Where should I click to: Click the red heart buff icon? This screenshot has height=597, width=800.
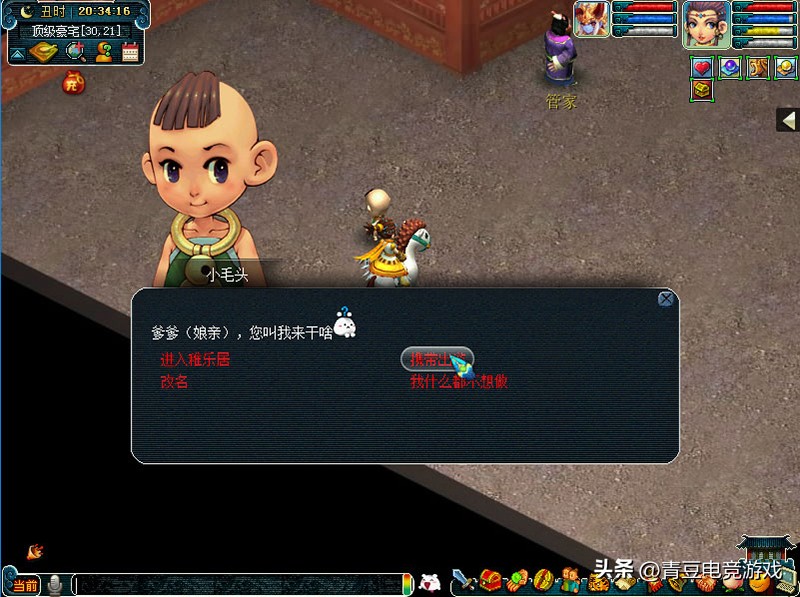coord(702,67)
